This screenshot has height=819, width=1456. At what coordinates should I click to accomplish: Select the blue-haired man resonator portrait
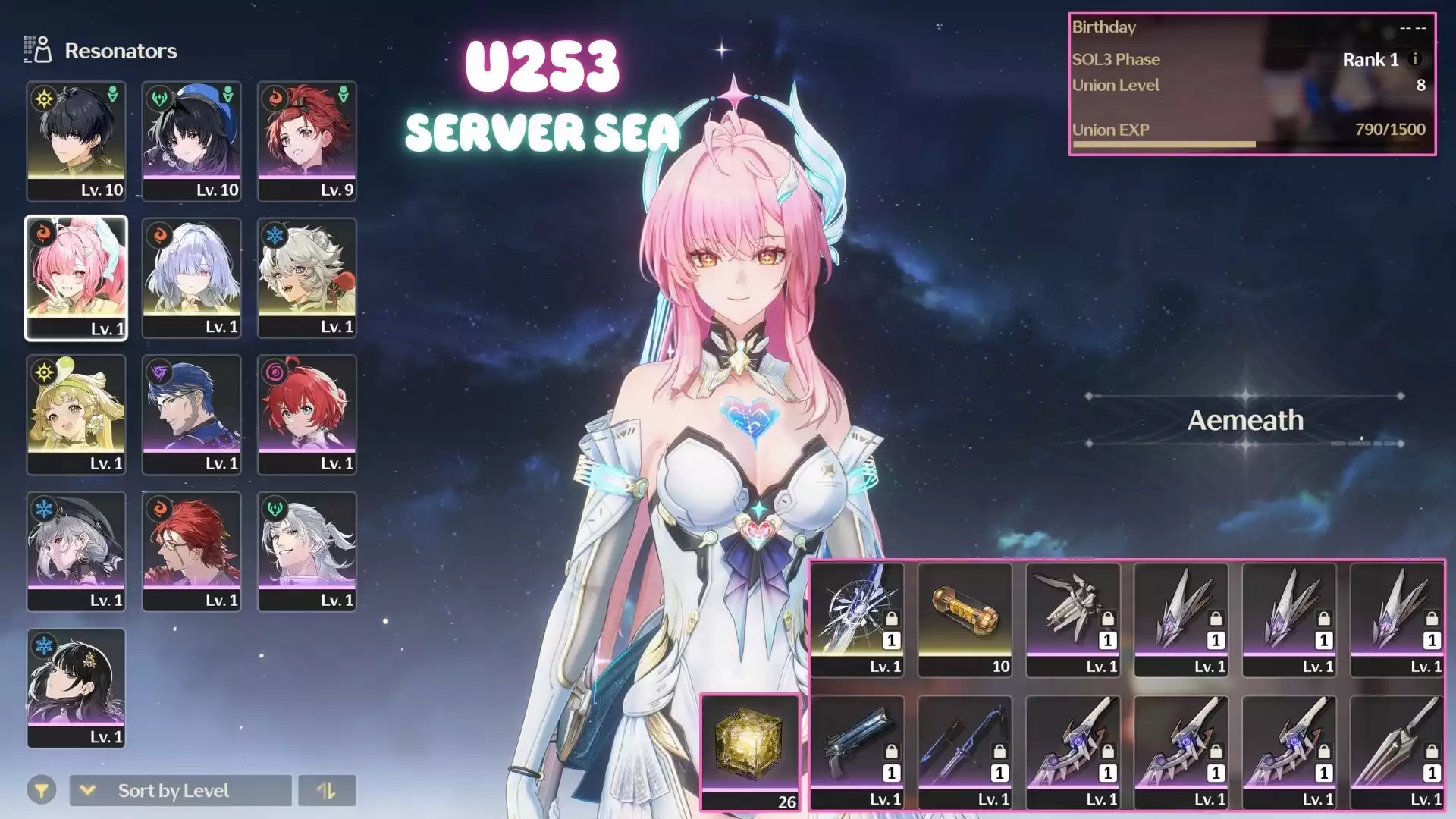point(191,414)
